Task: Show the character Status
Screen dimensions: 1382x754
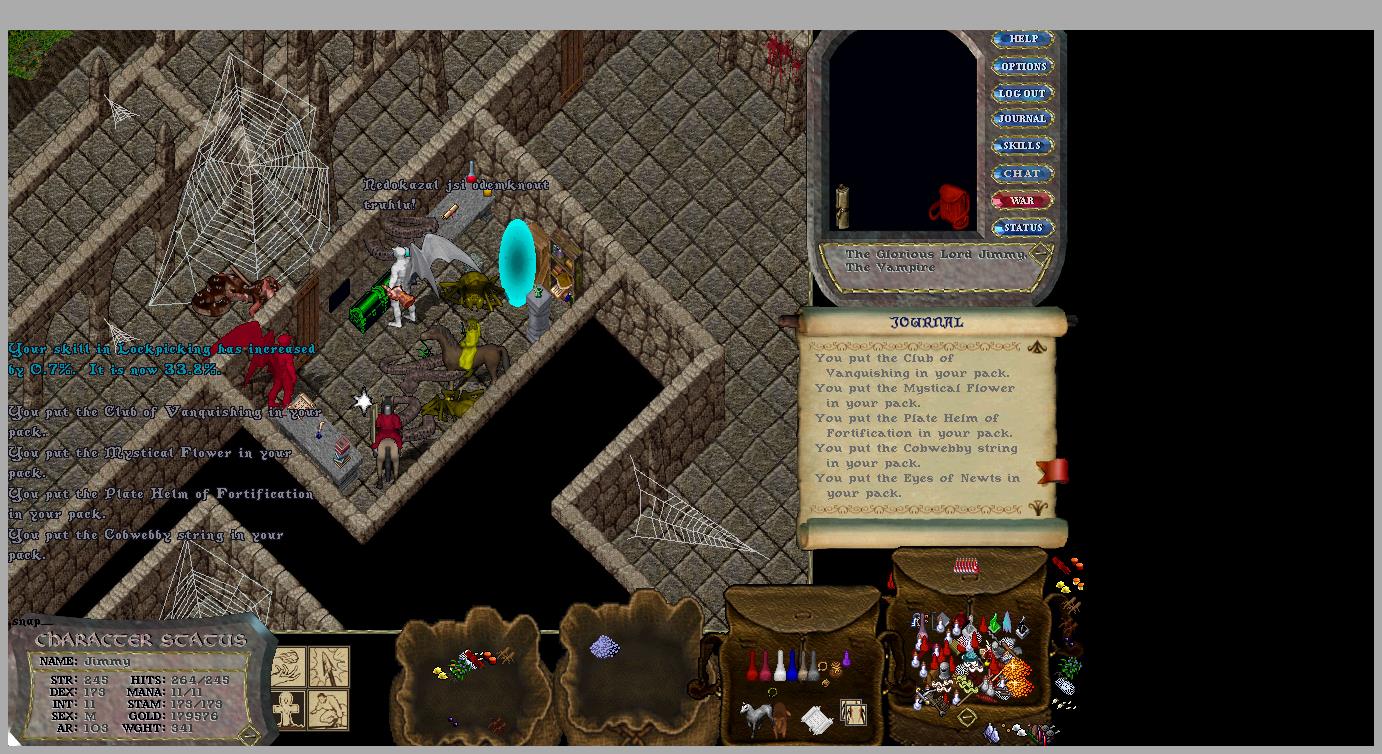Action: [x=1022, y=228]
